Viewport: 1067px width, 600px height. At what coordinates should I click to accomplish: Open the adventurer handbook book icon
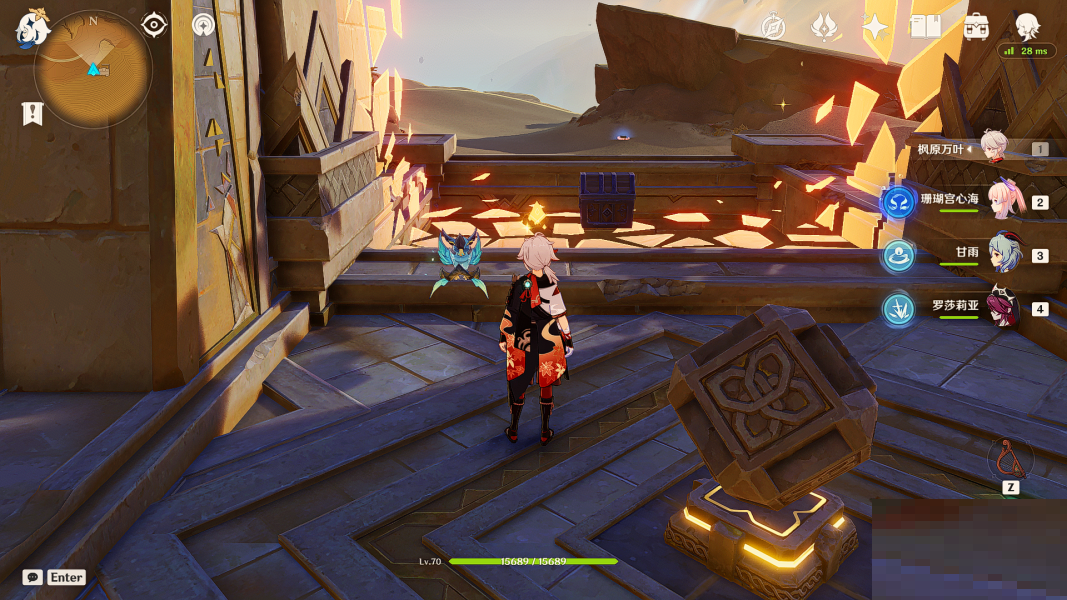(926, 27)
